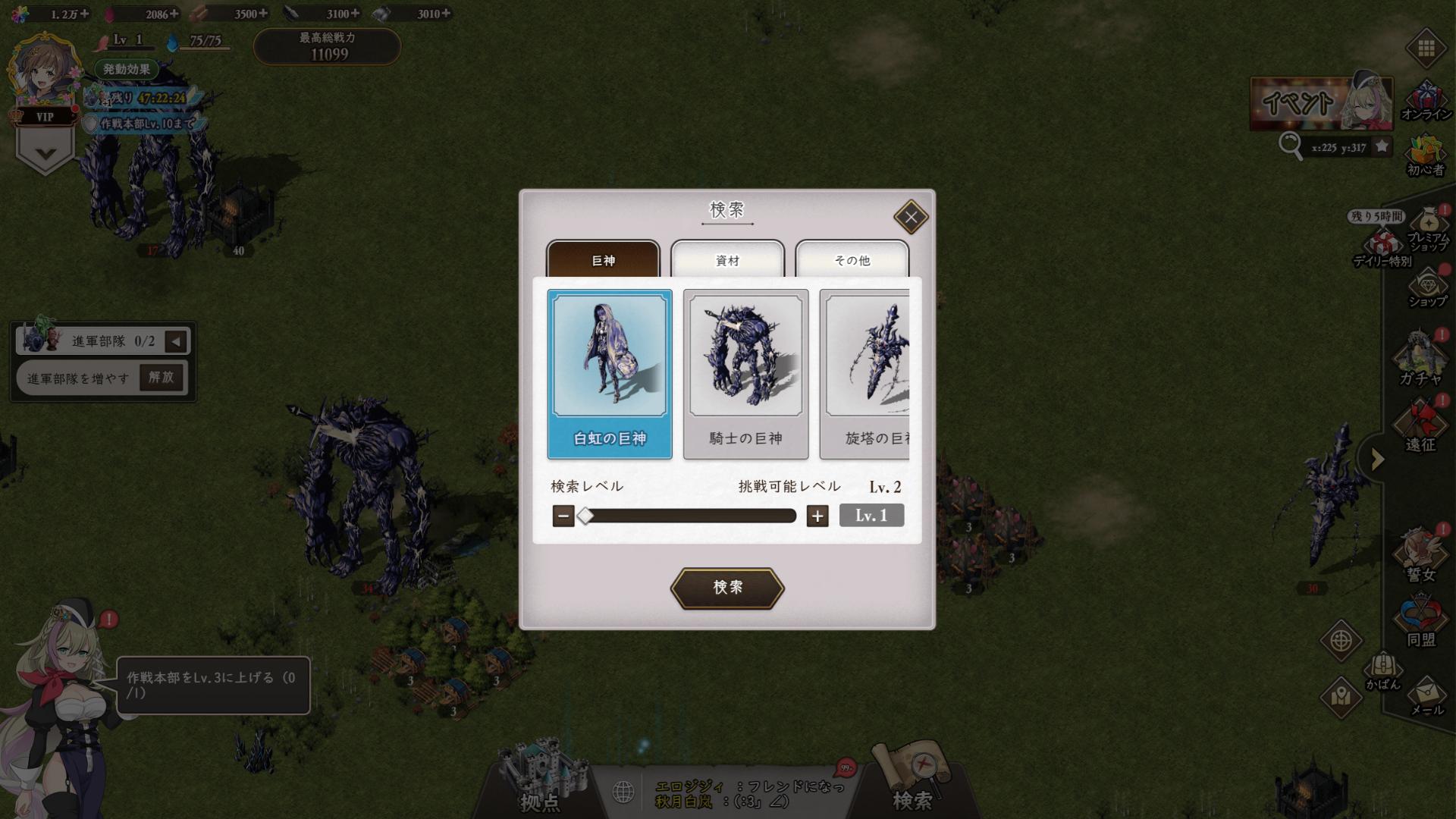
Task: Tap 解放 to unlock more march squads
Action: 162,377
